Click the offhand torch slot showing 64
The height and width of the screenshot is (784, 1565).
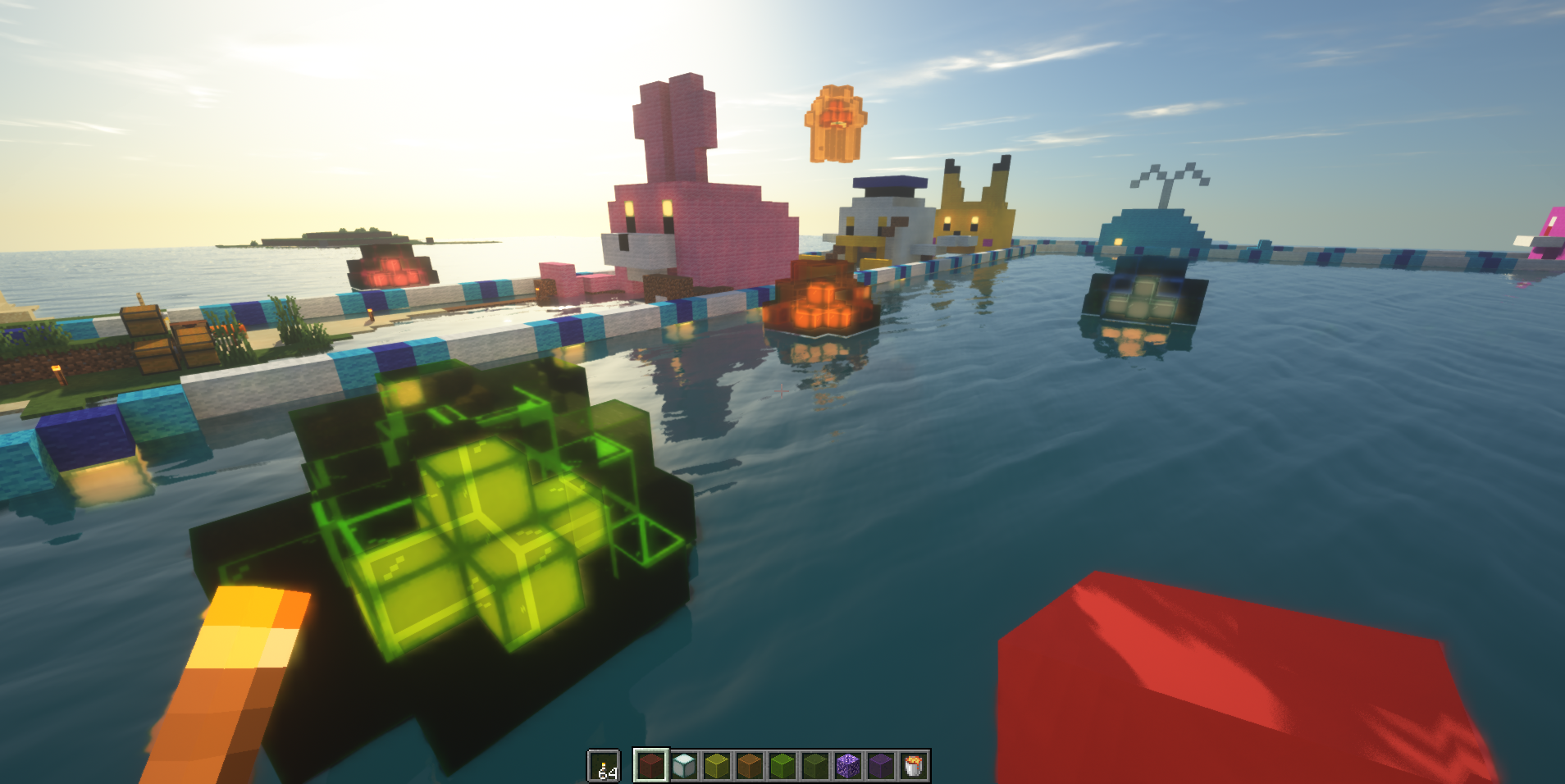[605, 766]
